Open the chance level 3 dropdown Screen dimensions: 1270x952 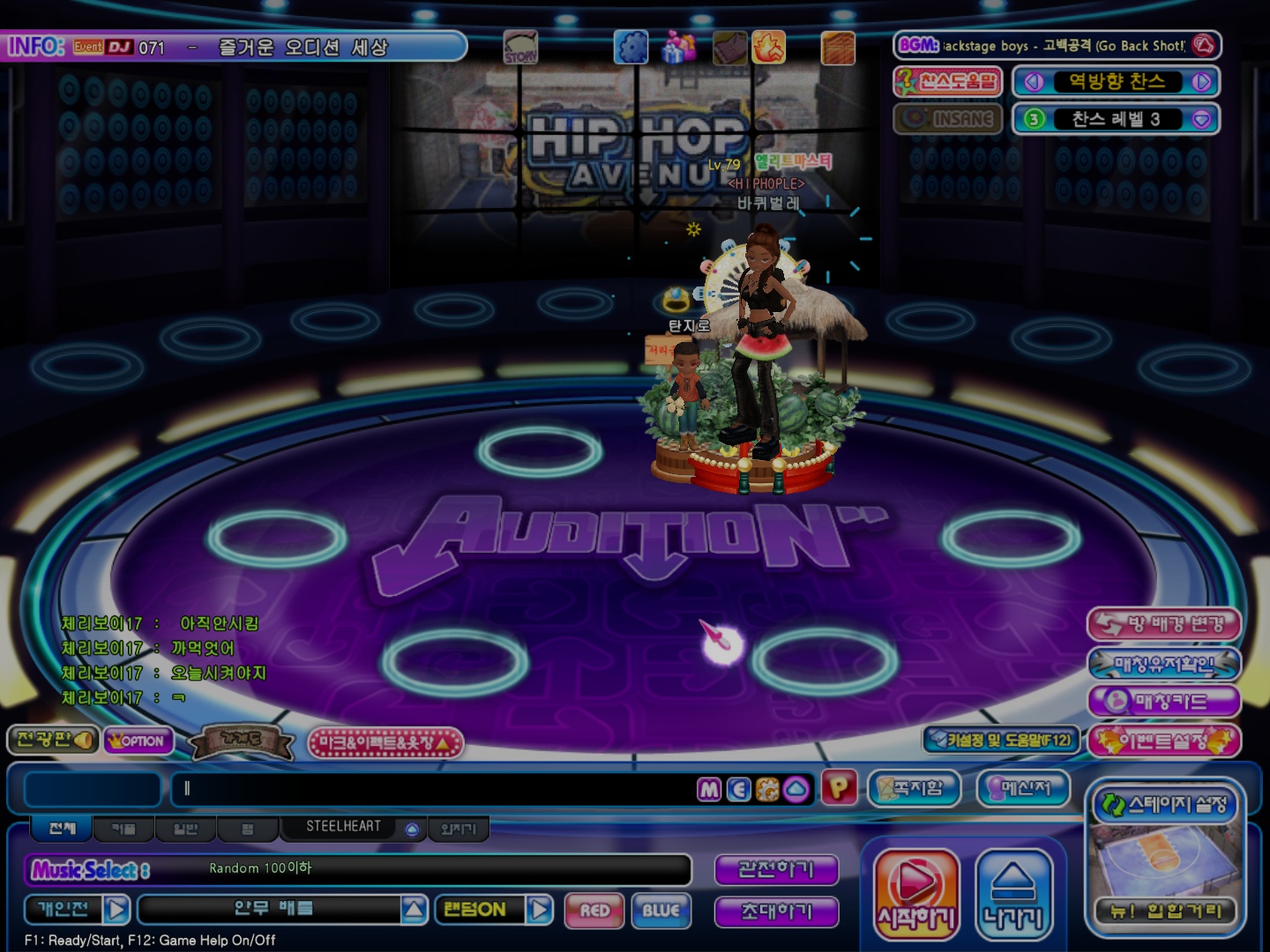pos(1201,120)
